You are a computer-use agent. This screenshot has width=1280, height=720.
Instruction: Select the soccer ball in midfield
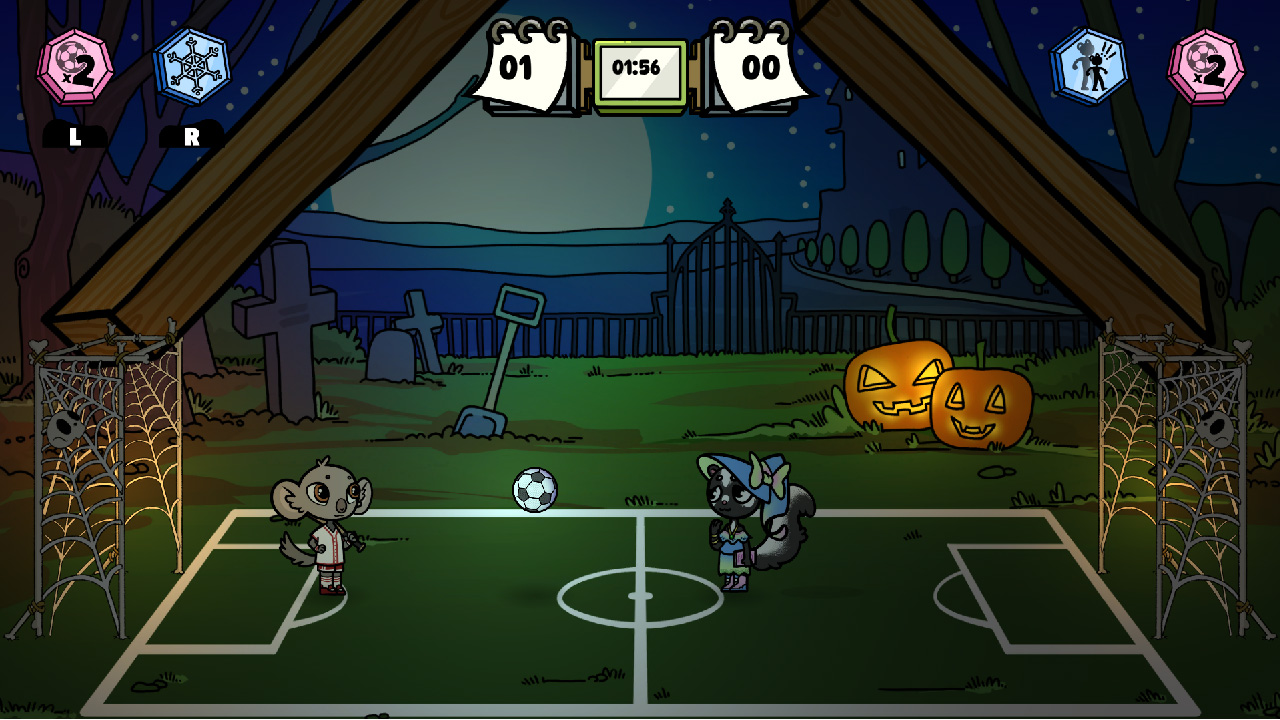533,487
